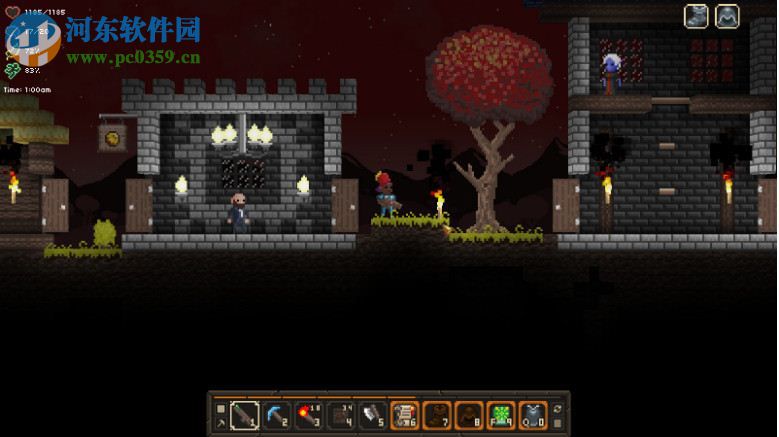
Task: Equip the axe from hotbar slot 5
Action: tap(373, 414)
